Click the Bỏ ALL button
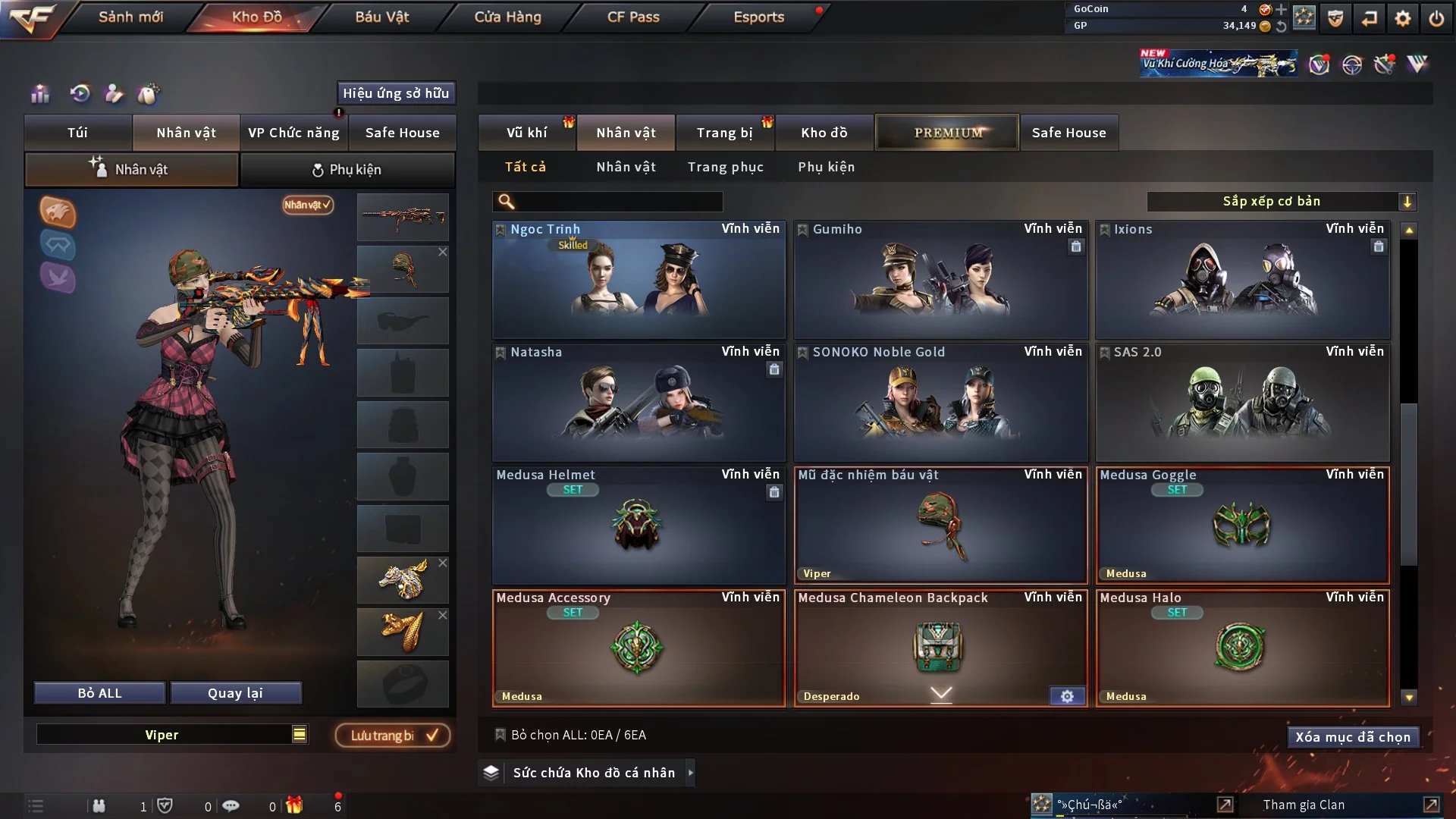The height and width of the screenshot is (819, 1456). click(x=99, y=693)
